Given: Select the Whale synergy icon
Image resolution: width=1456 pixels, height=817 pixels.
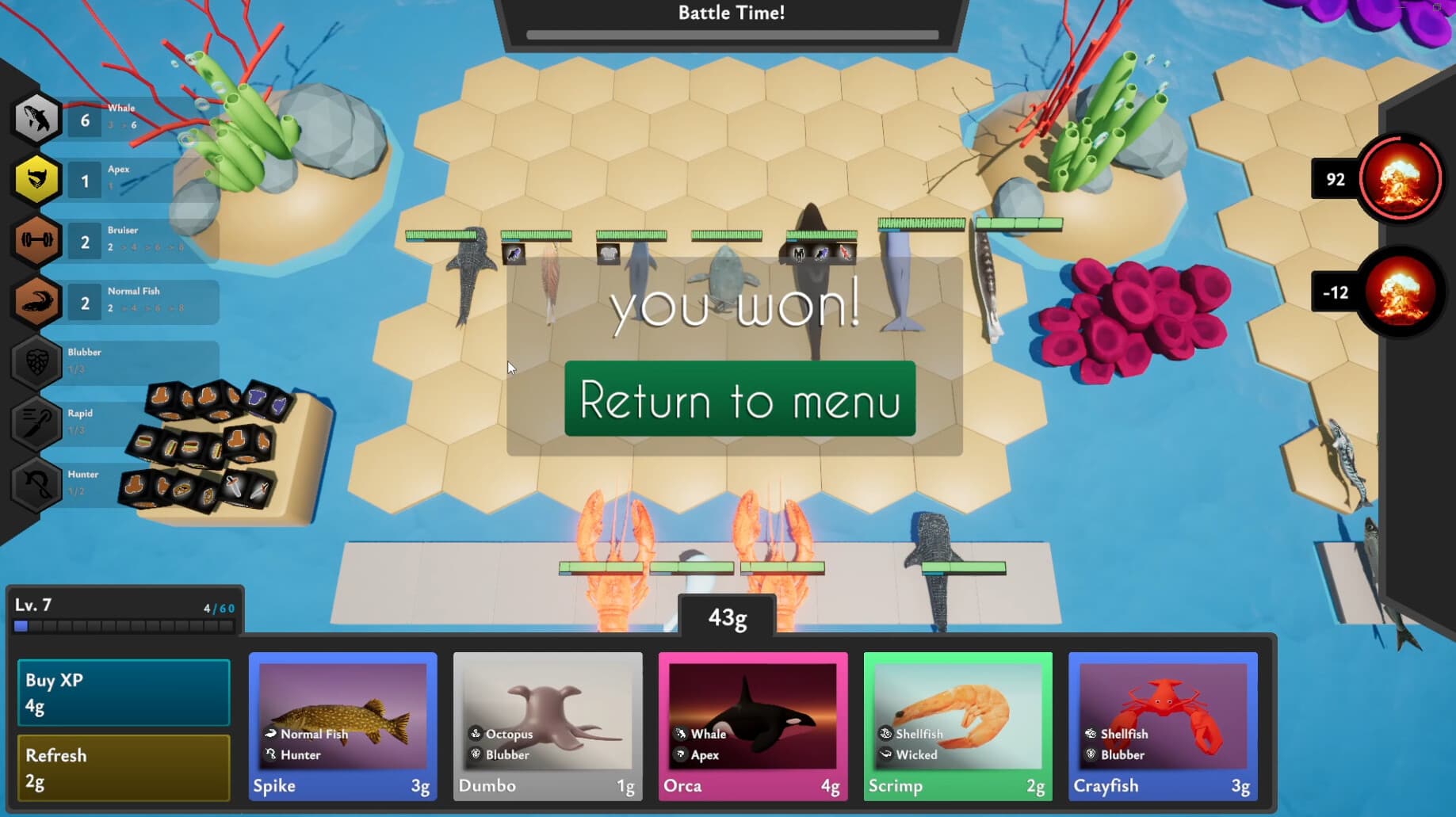Looking at the screenshot, I should [x=35, y=119].
